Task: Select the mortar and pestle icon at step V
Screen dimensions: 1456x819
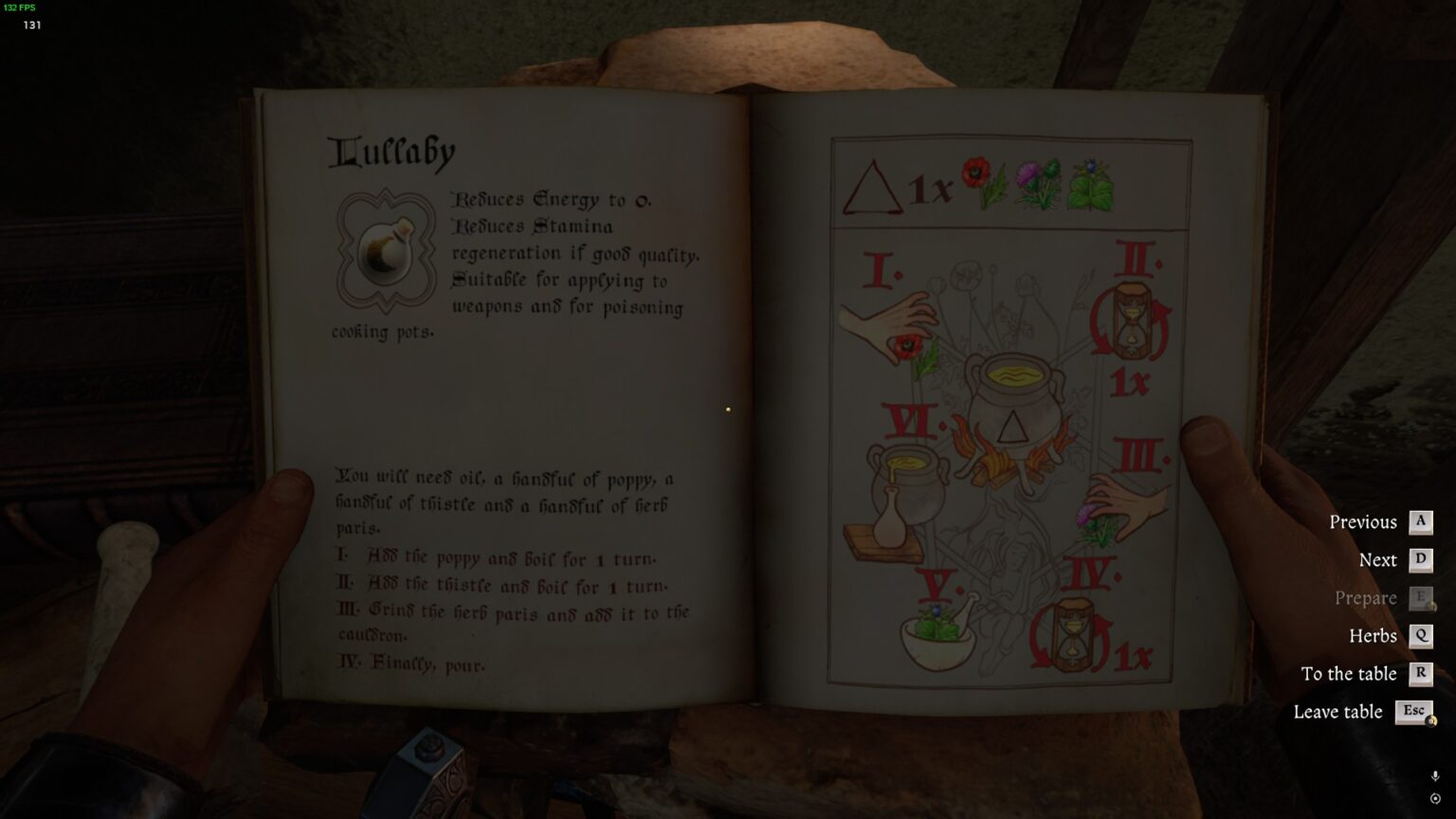Action: coord(938,640)
